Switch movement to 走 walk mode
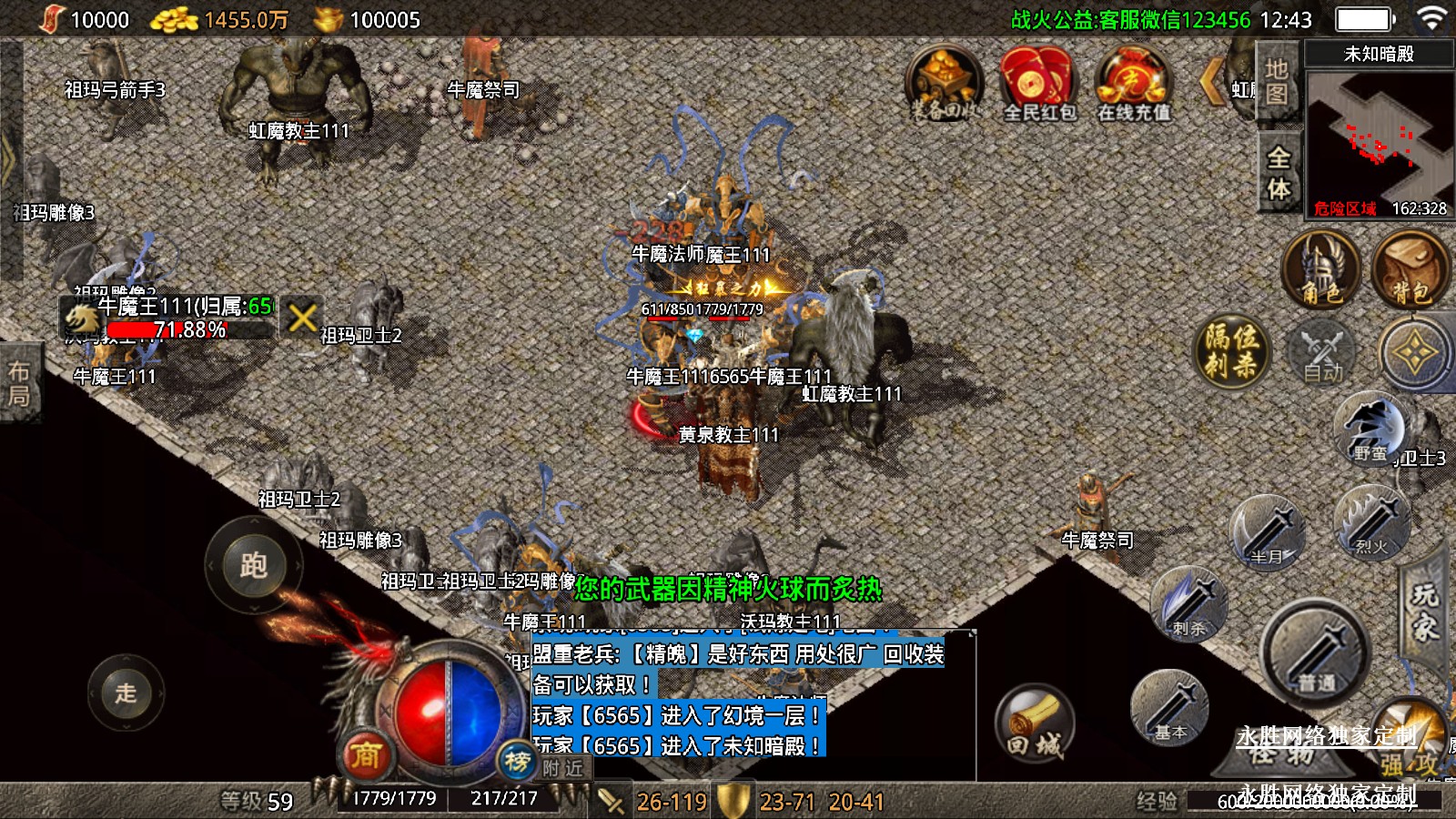The height and width of the screenshot is (819, 1456). [126, 693]
